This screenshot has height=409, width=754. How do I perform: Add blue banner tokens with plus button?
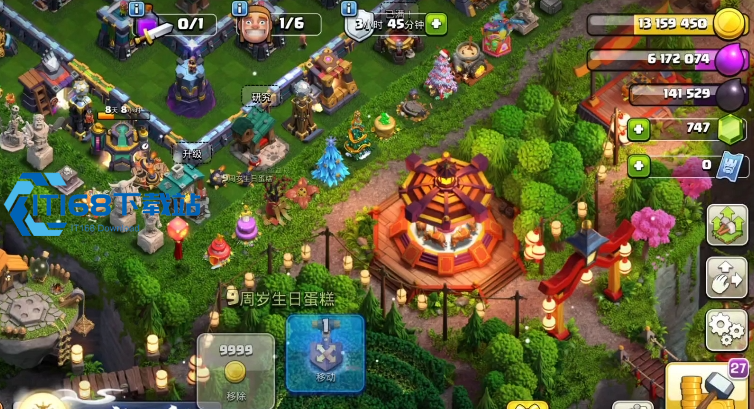click(x=639, y=164)
